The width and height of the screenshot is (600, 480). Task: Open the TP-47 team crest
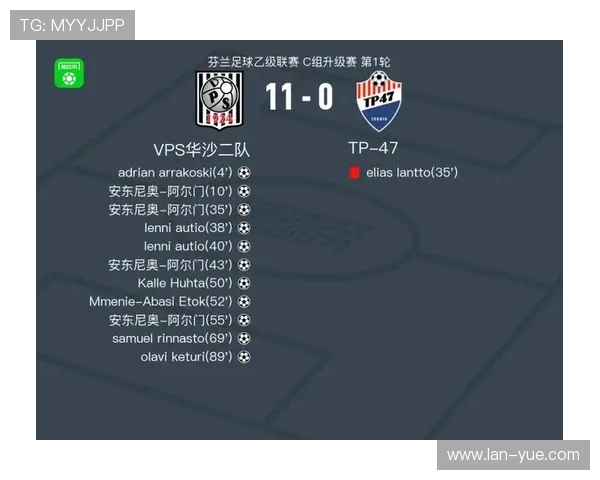(378, 101)
